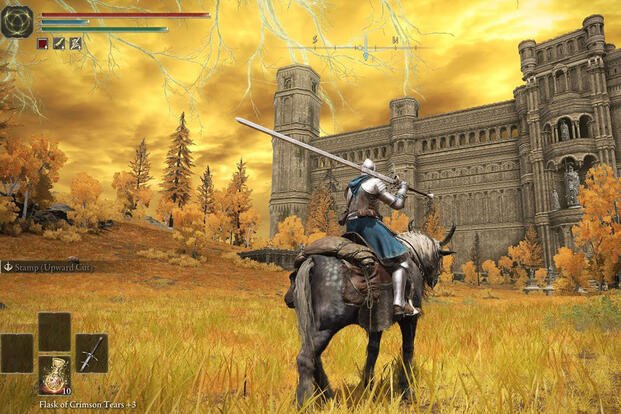Click the circular emblem beside the health bar
Image resolution: width=621 pixels, height=414 pixels.
(17, 21)
